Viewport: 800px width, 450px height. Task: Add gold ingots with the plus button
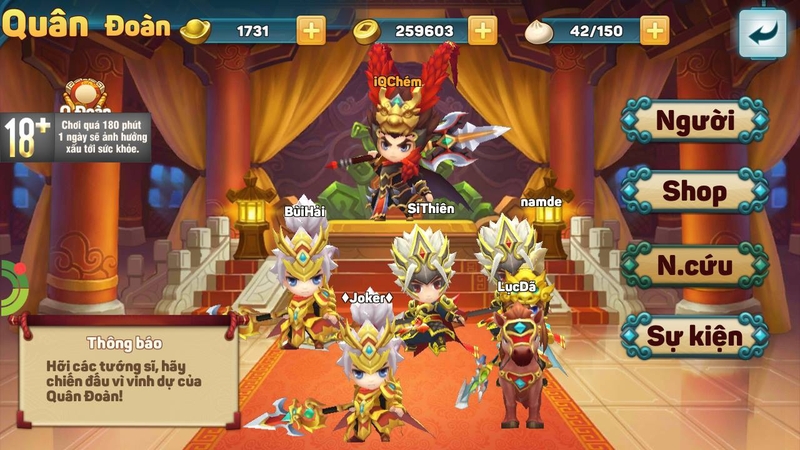pos(311,30)
